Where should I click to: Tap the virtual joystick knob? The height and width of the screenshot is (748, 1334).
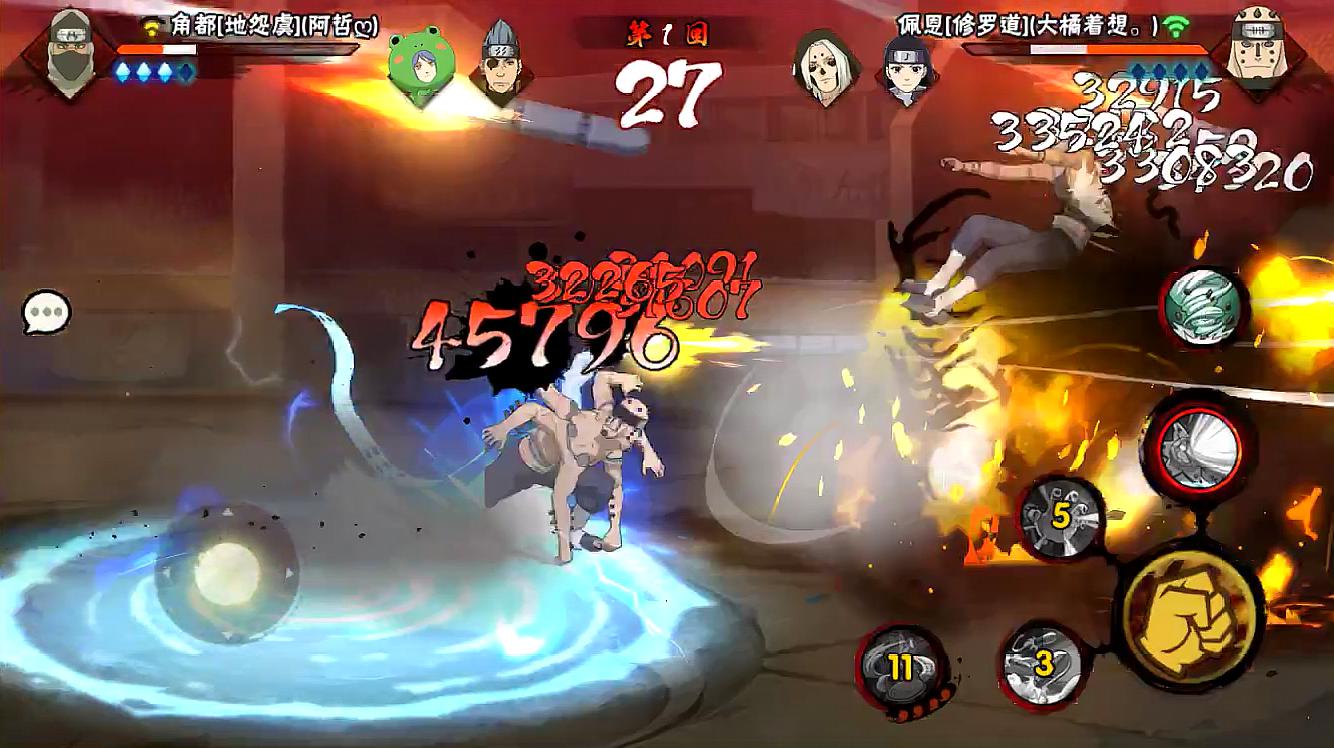point(227,573)
